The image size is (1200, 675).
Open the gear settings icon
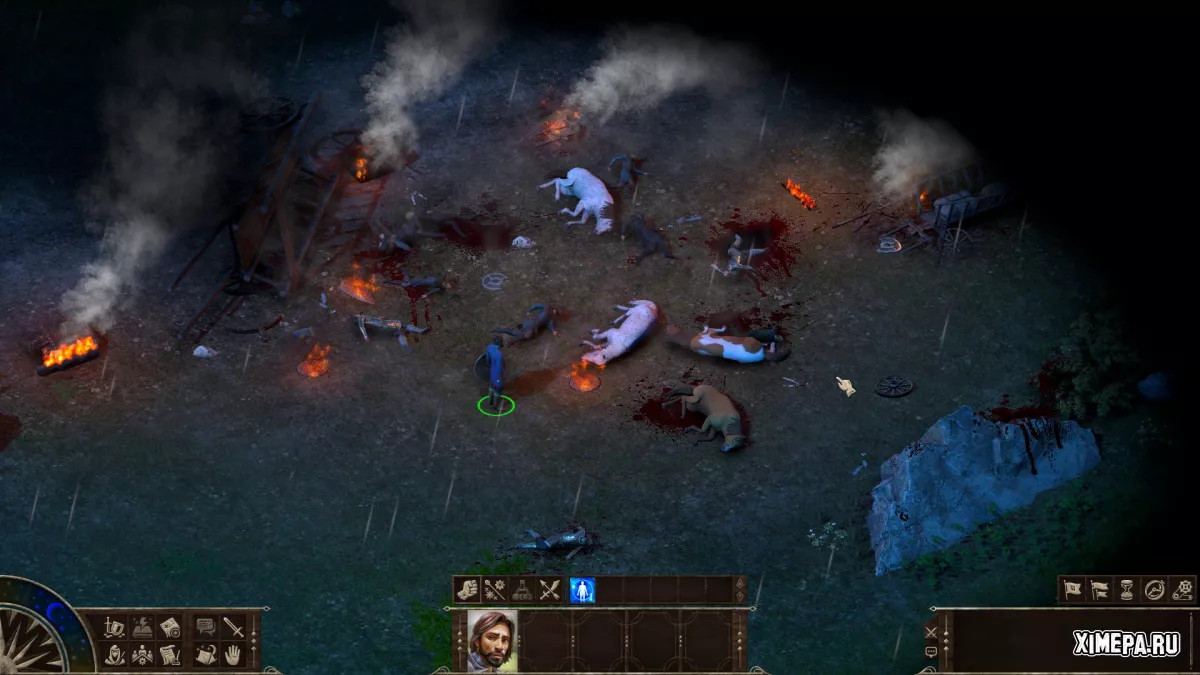(x=1184, y=590)
